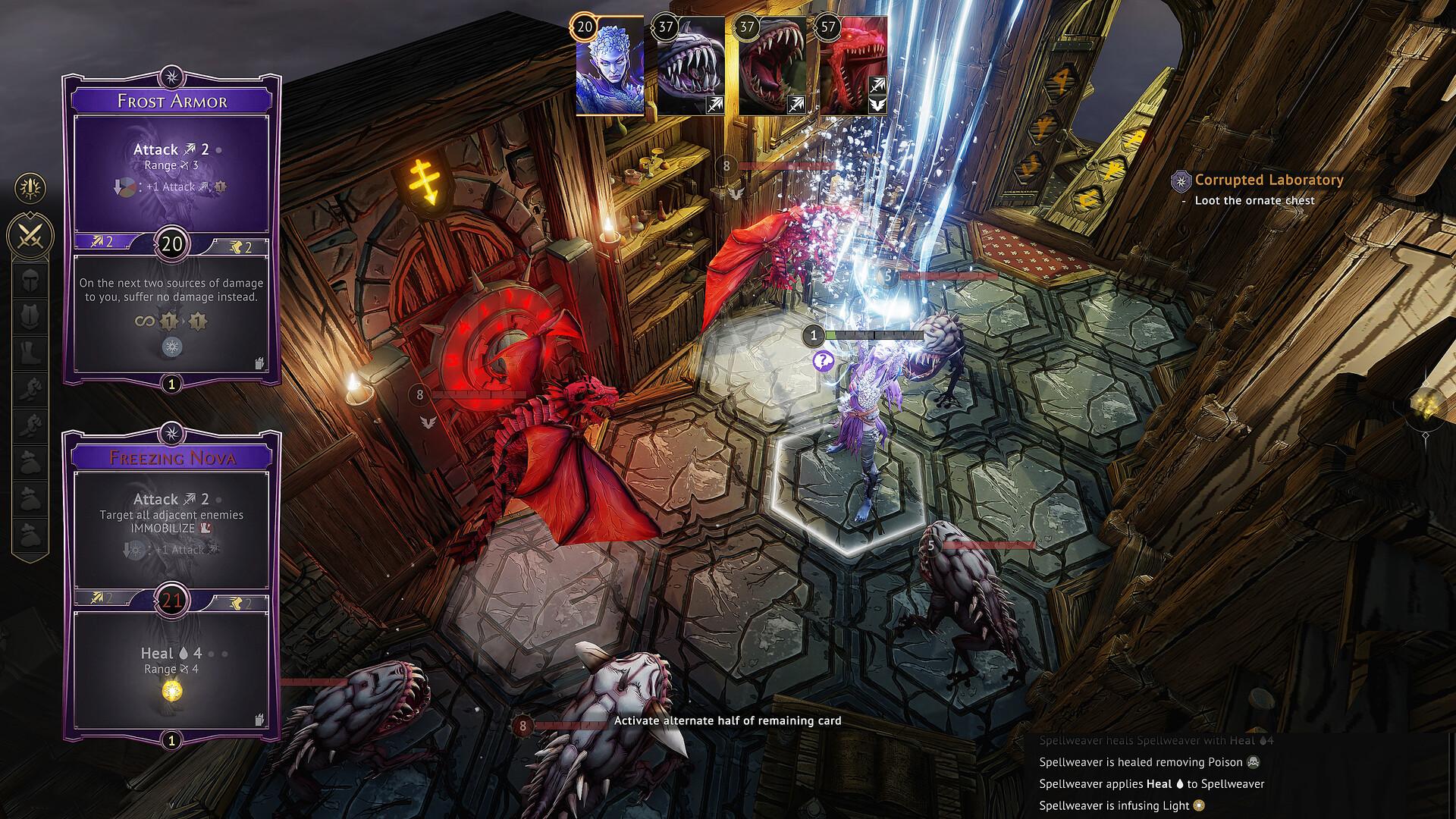
Task: Expand the Corrupted Laboratory objective entry
Action: pyautogui.click(x=1268, y=180)
